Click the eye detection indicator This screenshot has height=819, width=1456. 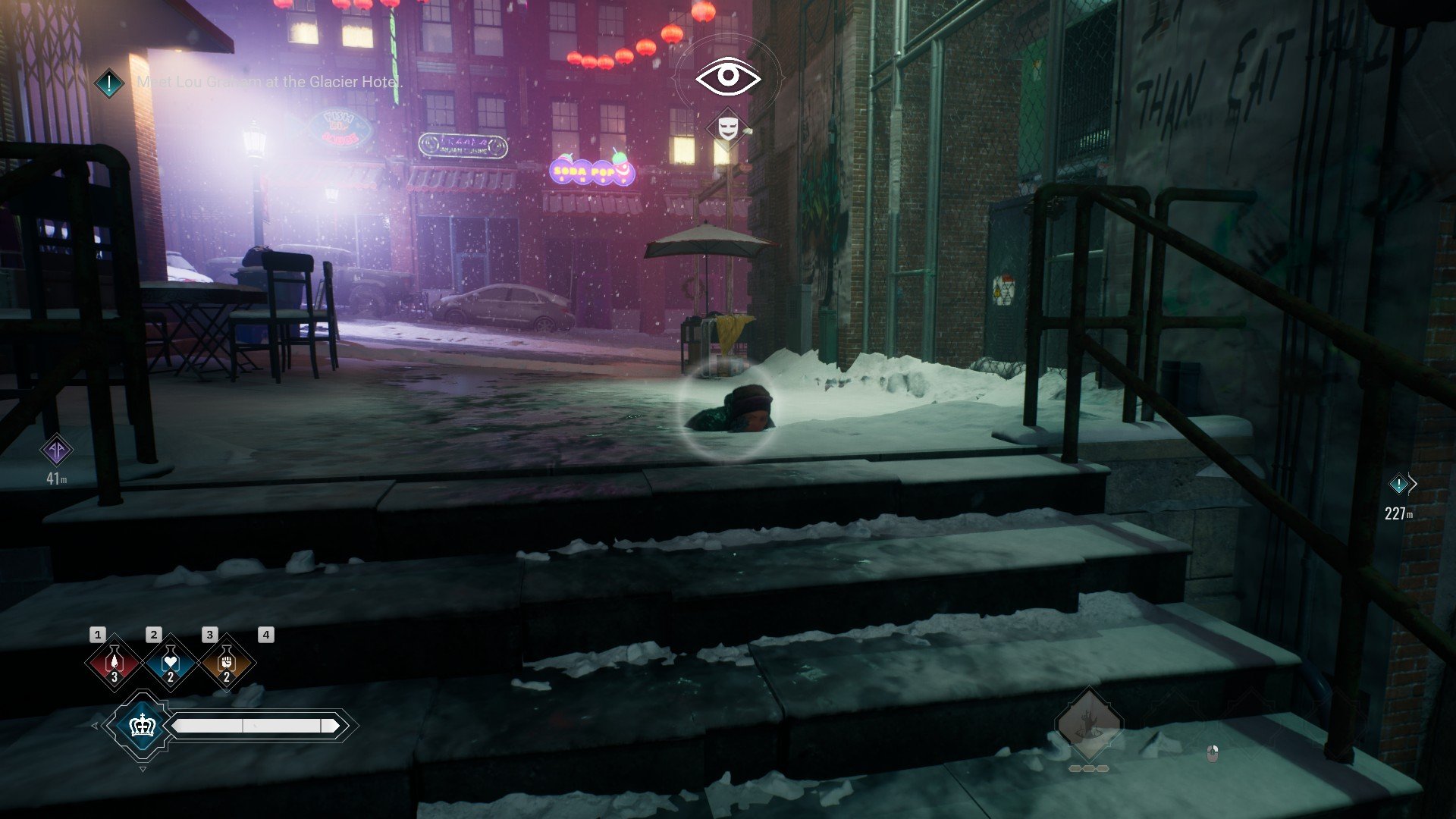pyautogui.click(x=728, y=76)
